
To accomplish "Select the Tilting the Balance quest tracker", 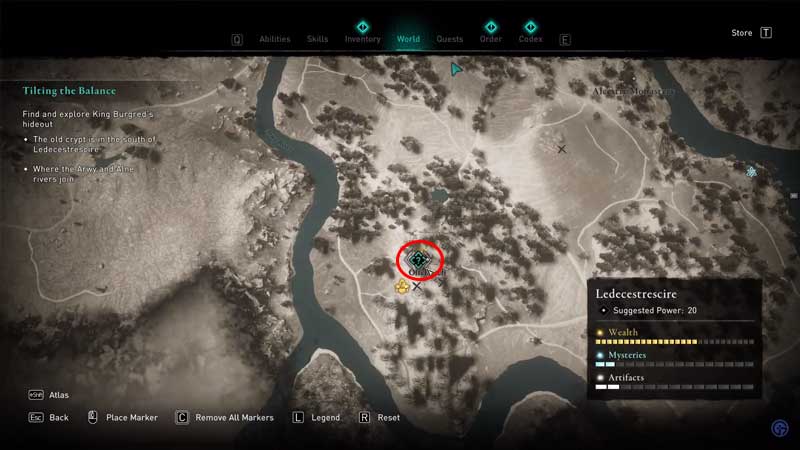I will pyautogui.click(x=69, y=91).
